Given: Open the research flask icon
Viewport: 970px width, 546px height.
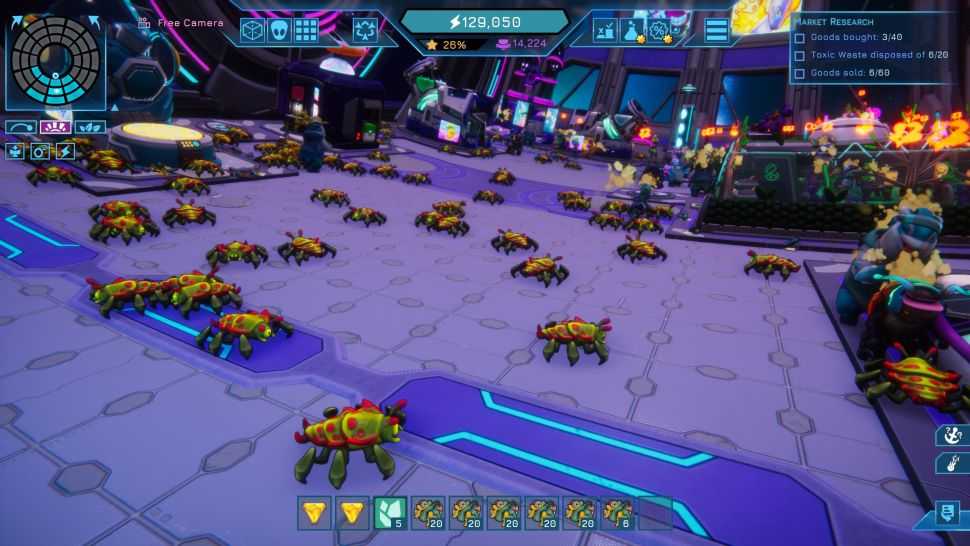Looking at the screenshot, I should (632, 31).
